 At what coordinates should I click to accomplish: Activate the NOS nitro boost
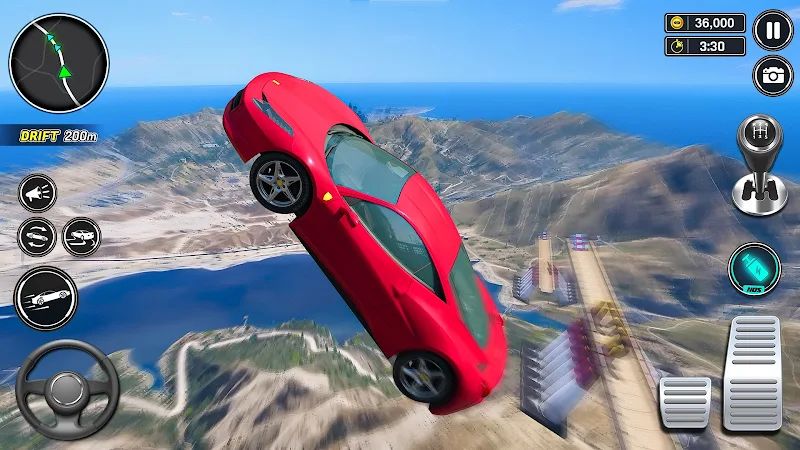click(x=754, y=270)
